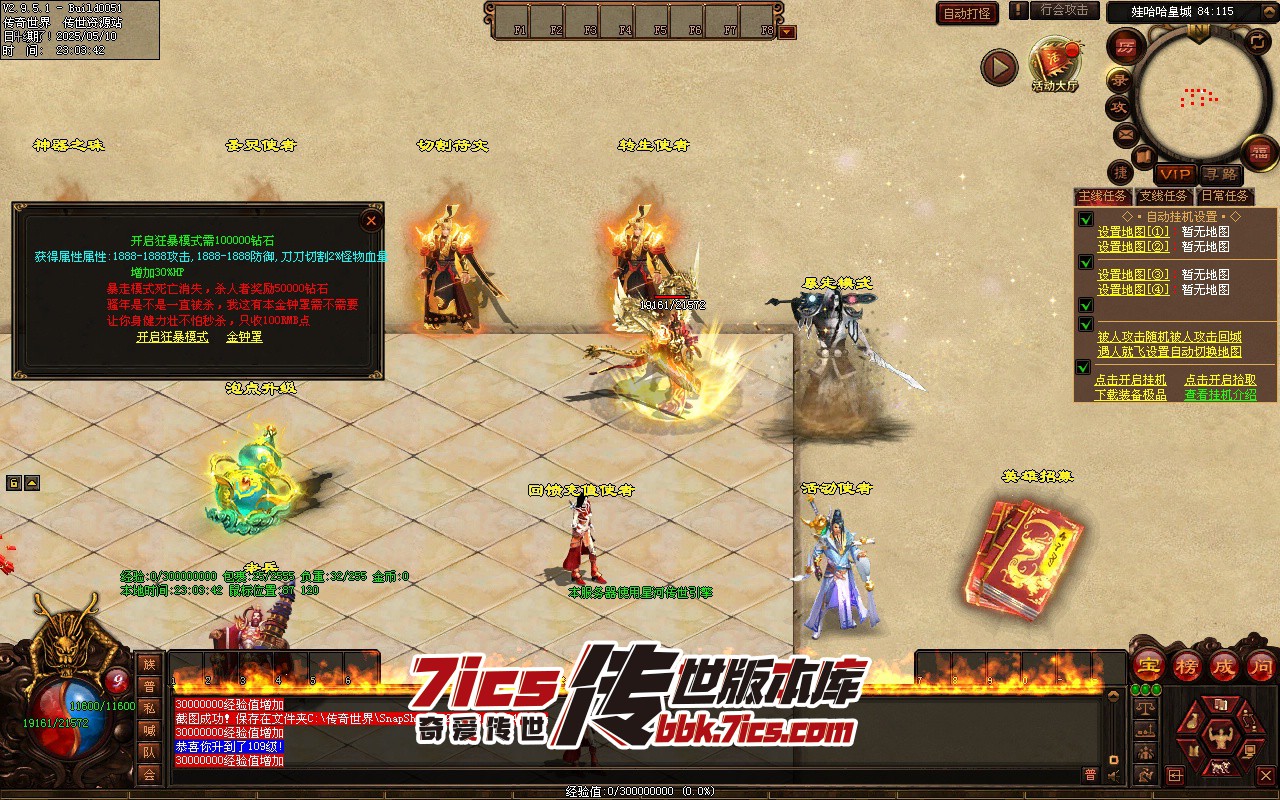Toggle the 自动打怪 auto-fight button
Viewport: 1280px width, 800px height.
pyautogui.click(x=968, y=13)
